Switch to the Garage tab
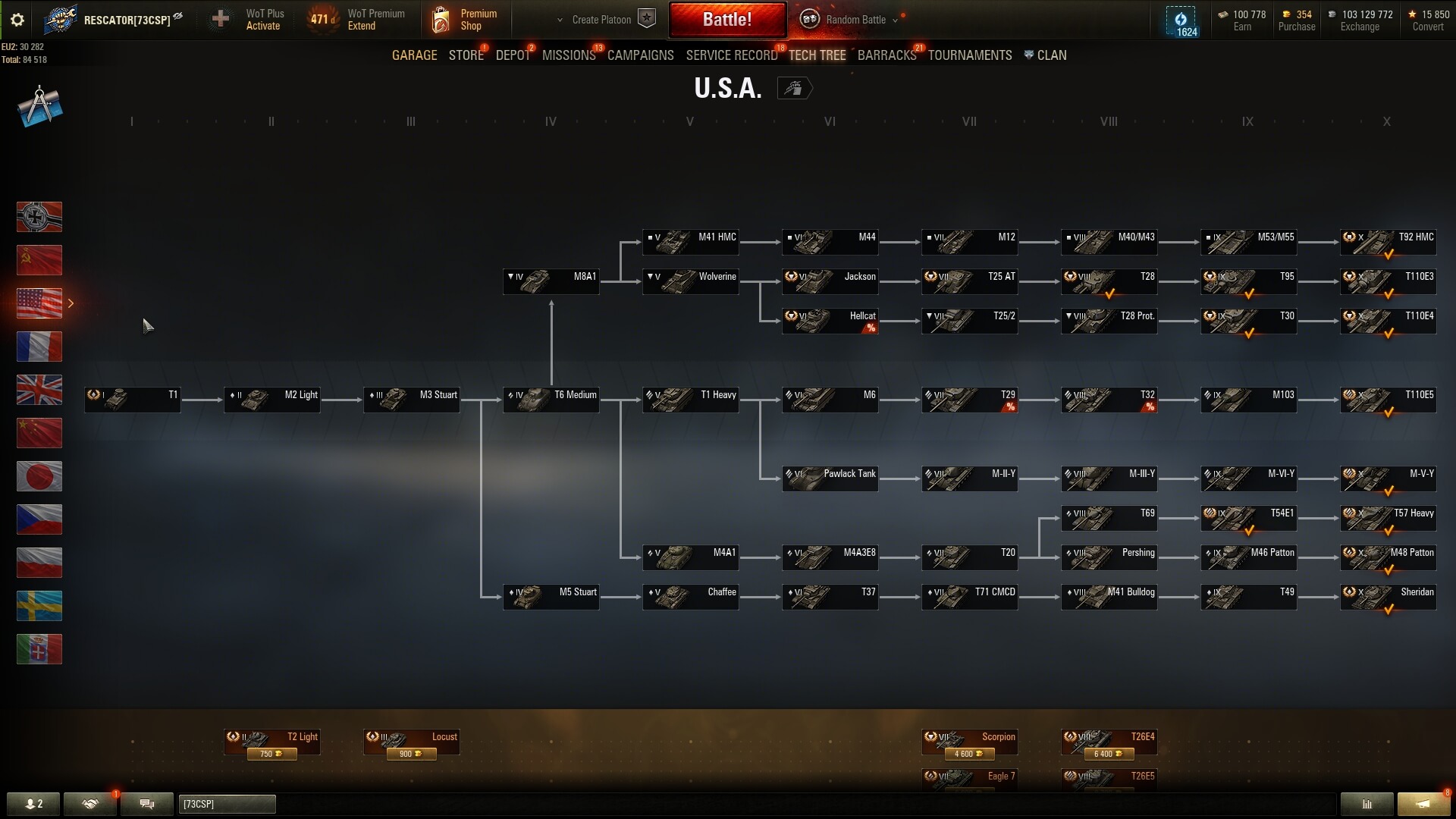 [x=414, y=55]
